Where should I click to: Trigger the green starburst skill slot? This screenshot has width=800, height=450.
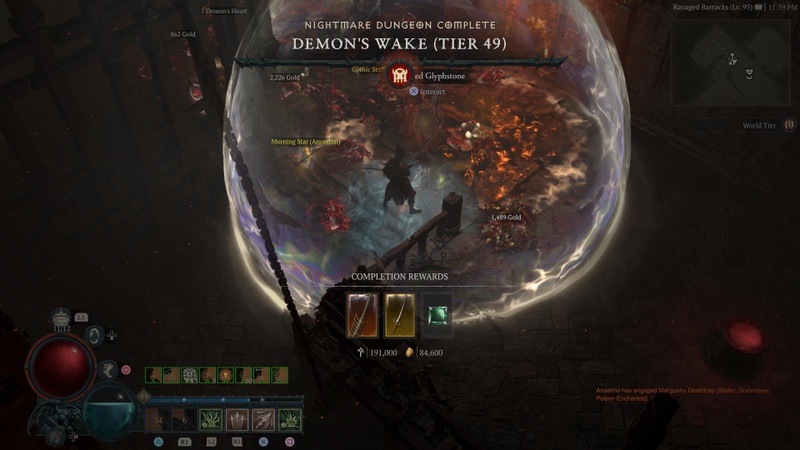(290, 420)
